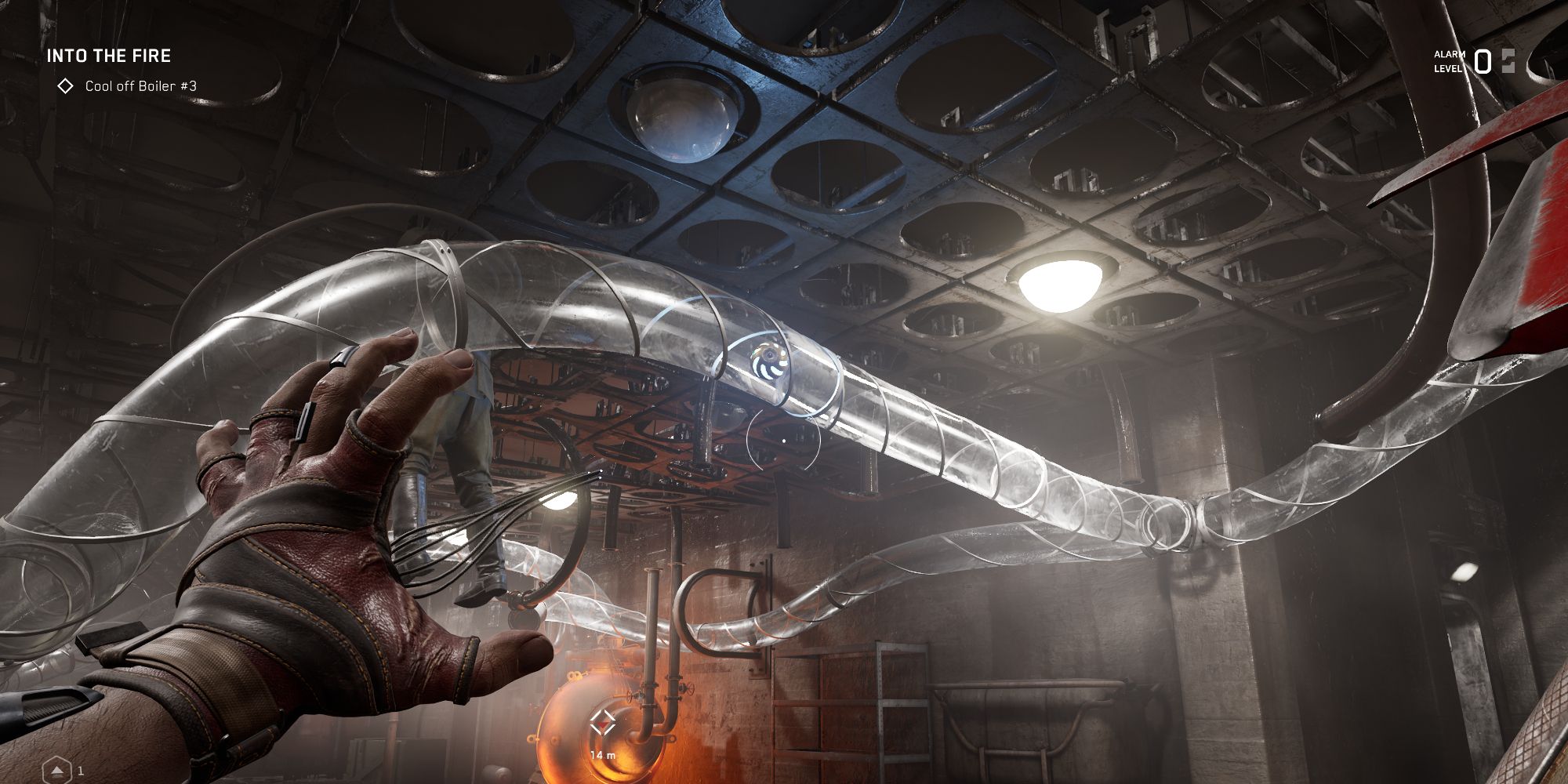
Task: Select the INTO THE FIRE mission title
Action: (x=110, y=56)
